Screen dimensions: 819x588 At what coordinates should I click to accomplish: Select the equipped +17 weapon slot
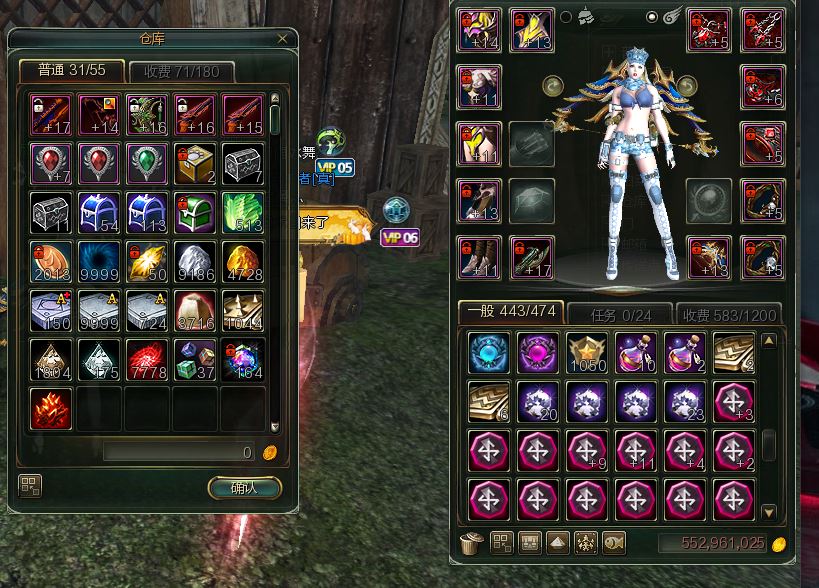coord(531,257)
